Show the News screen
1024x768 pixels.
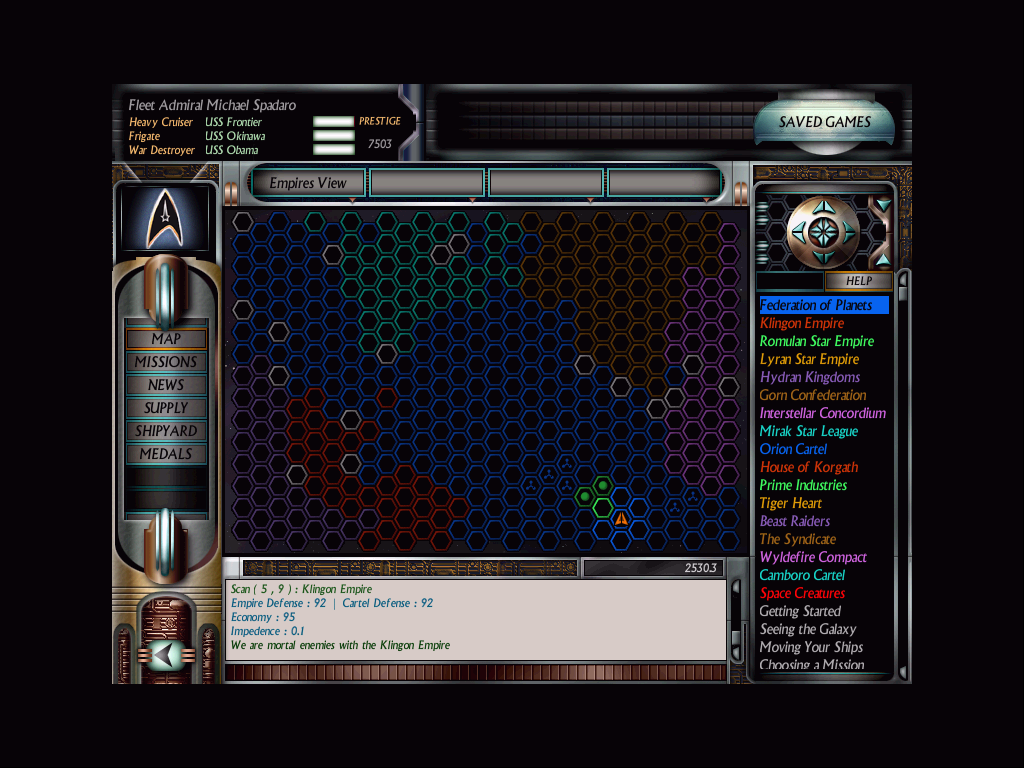tap(166, 385)
